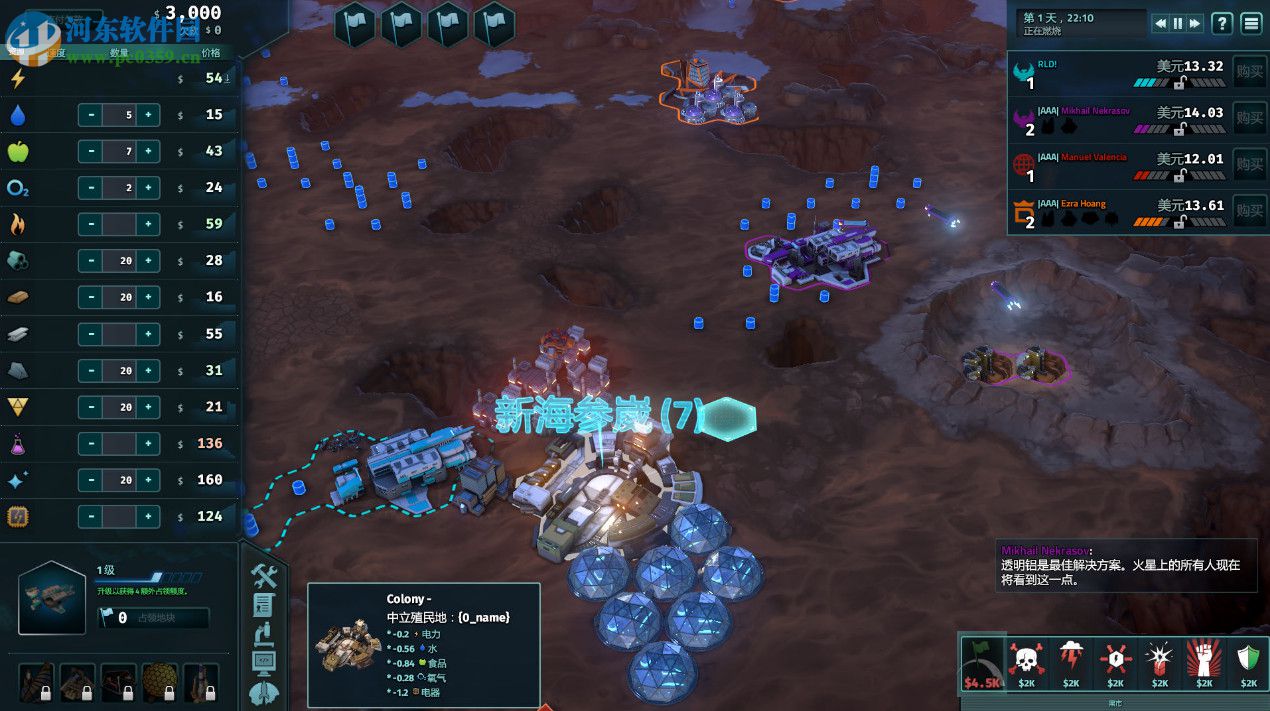Open the construction wrench and hammer menu

point(264,575)
